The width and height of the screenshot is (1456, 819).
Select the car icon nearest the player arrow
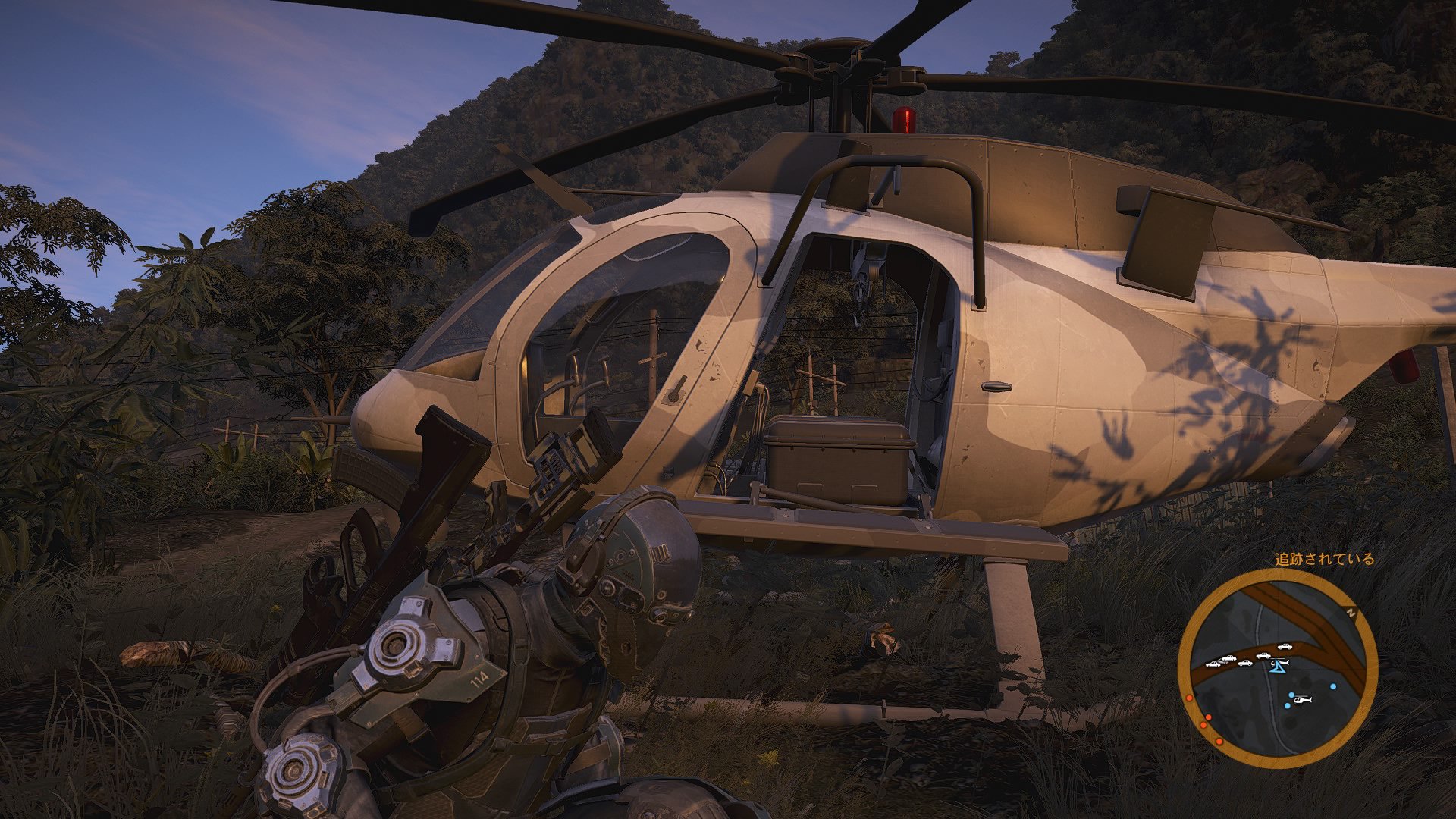click(x=1263, y=655)
